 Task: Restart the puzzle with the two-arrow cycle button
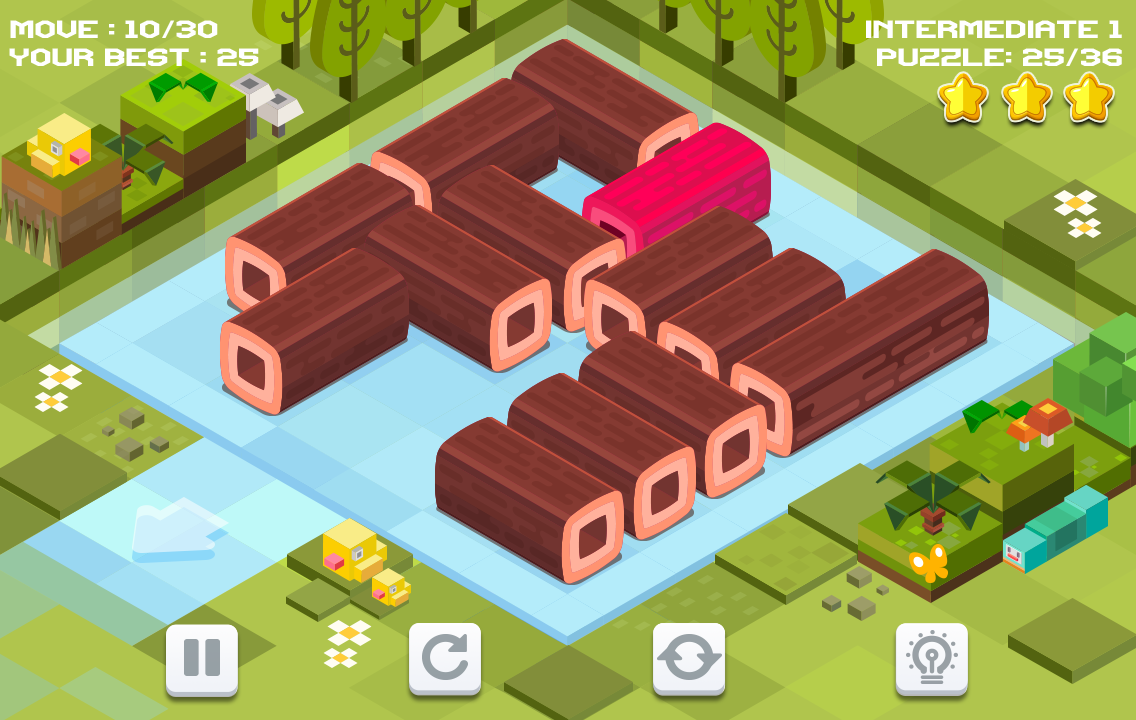(x=689, y=659)
